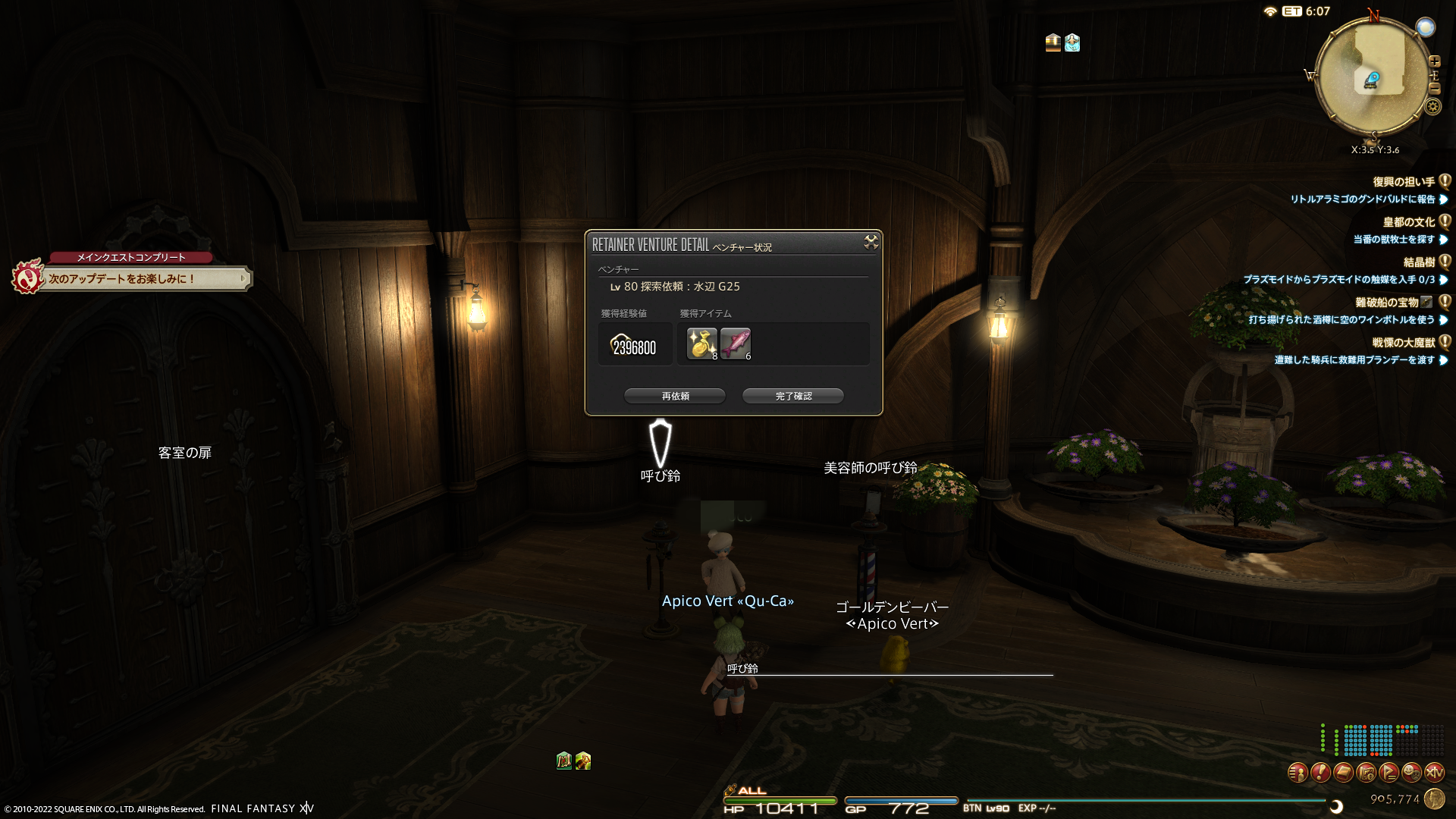The height and width of the screenshot is (819, 1456).
Task: Select the pink fish reward item
Action: point(735,343)
